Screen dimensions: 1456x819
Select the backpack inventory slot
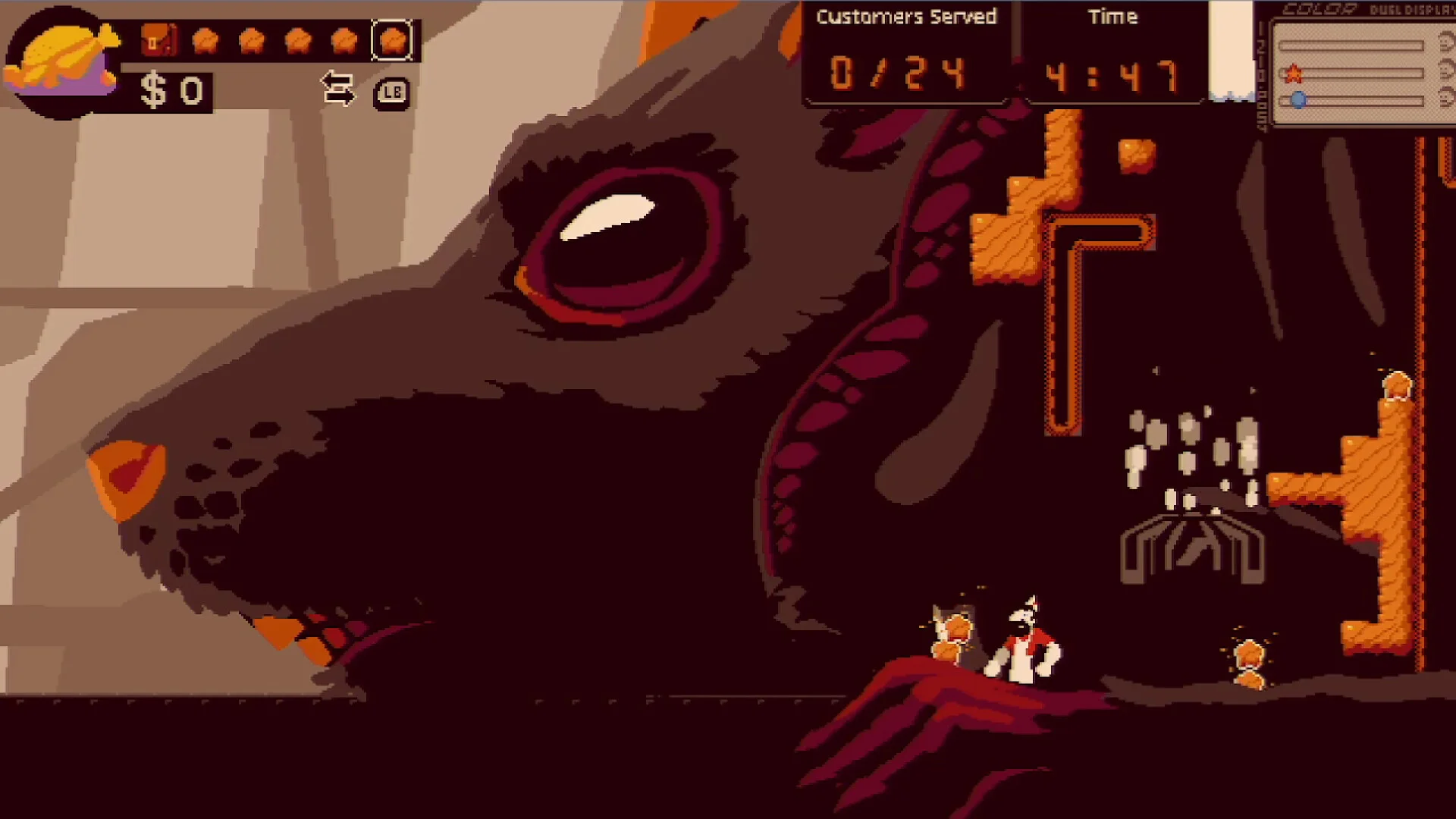pyautogui.click(x=158, y=40)
